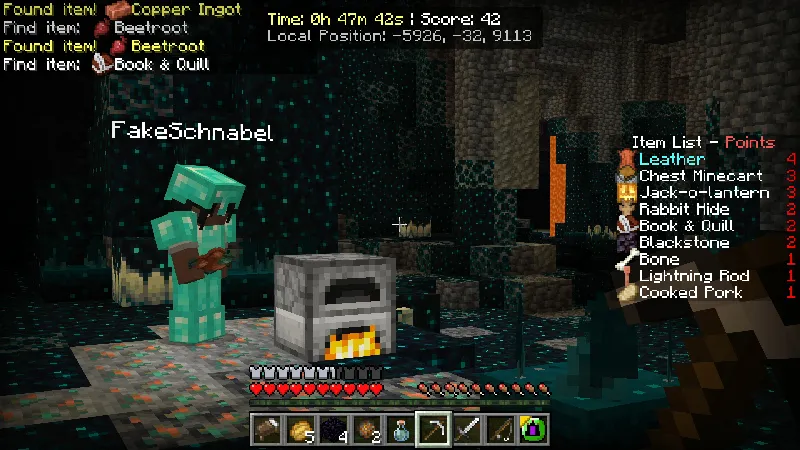
Task: Click the Leather entry in the Item List
Action: (671, 159)
